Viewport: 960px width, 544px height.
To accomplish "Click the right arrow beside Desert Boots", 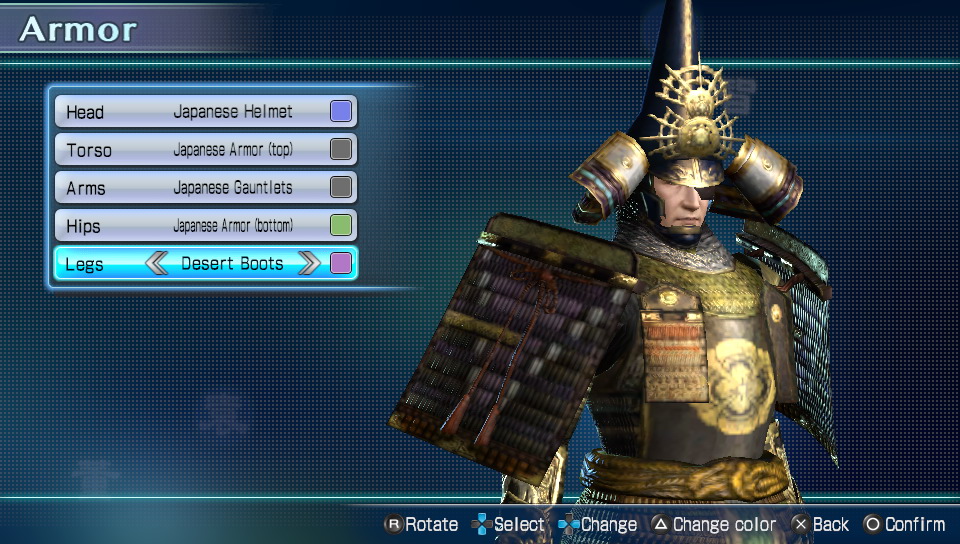I will (x=309, y=264).
